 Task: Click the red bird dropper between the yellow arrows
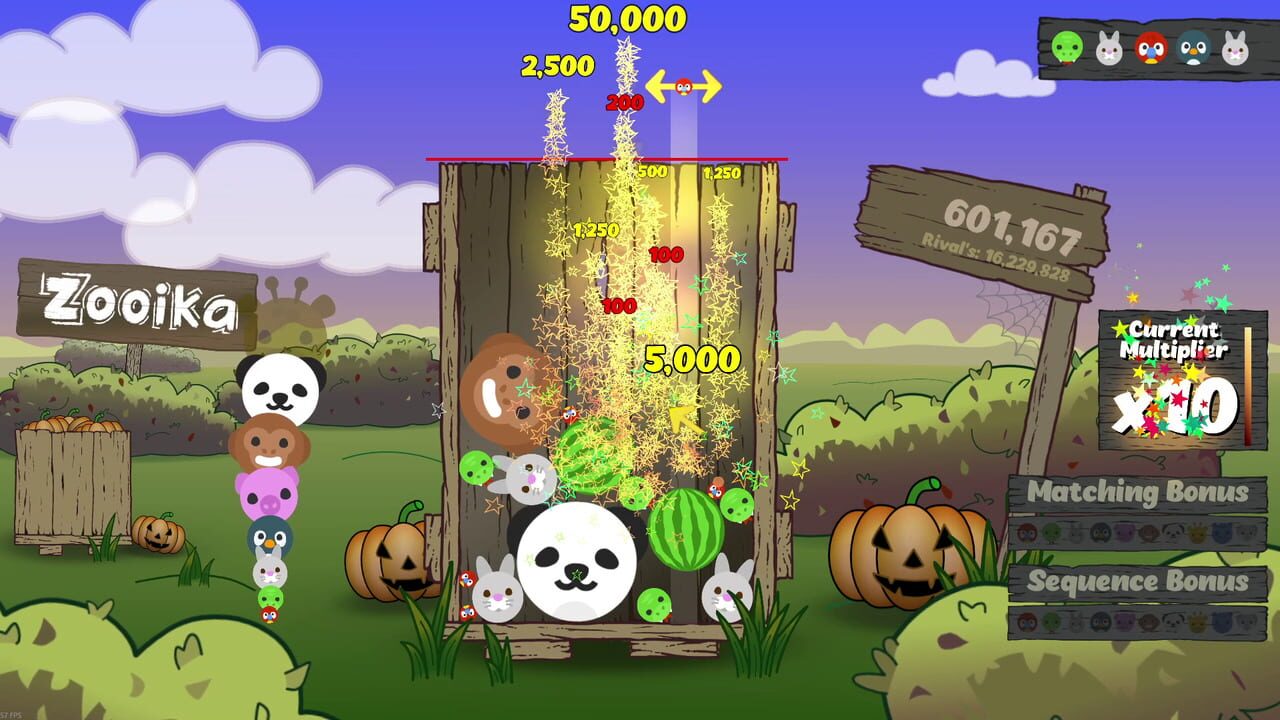684,87
